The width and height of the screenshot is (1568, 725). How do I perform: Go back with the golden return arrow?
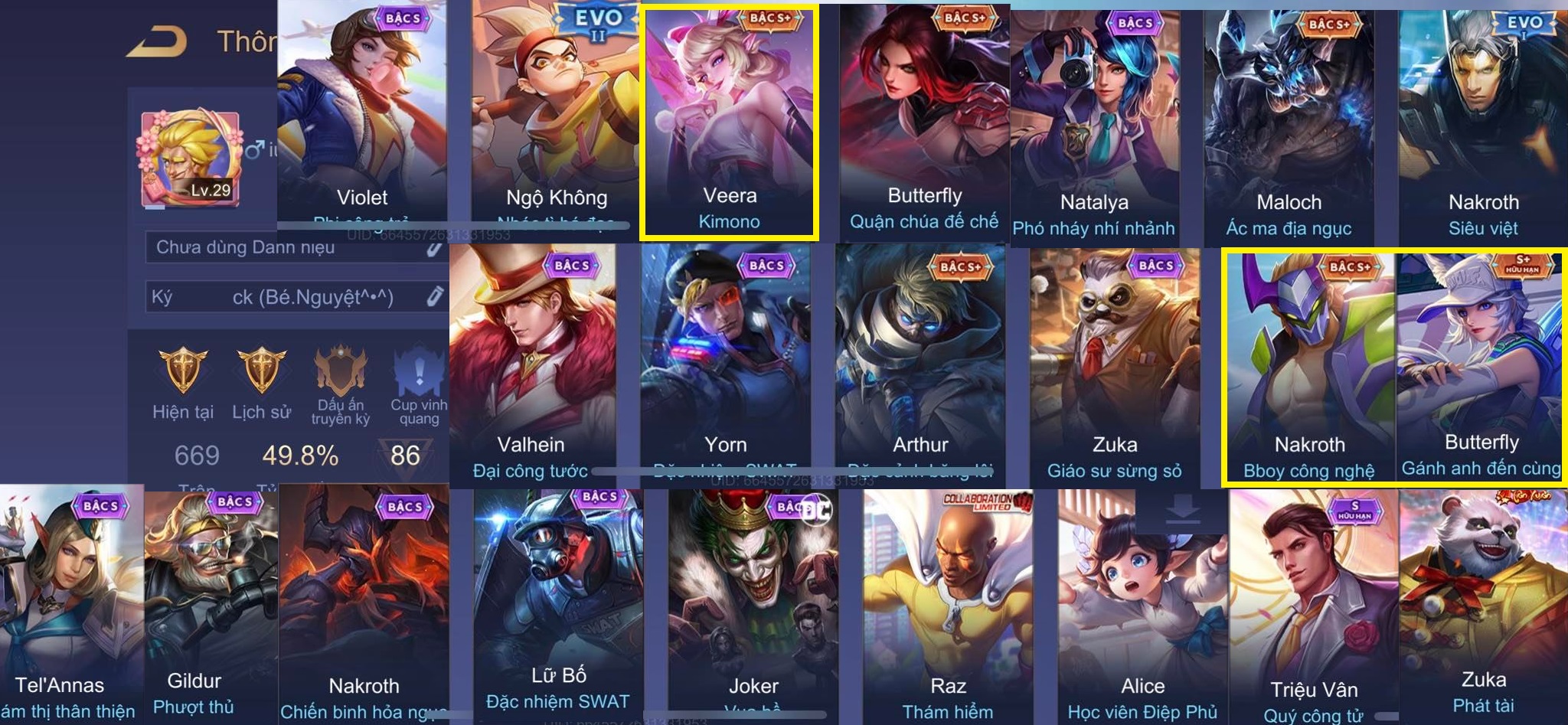157,41
